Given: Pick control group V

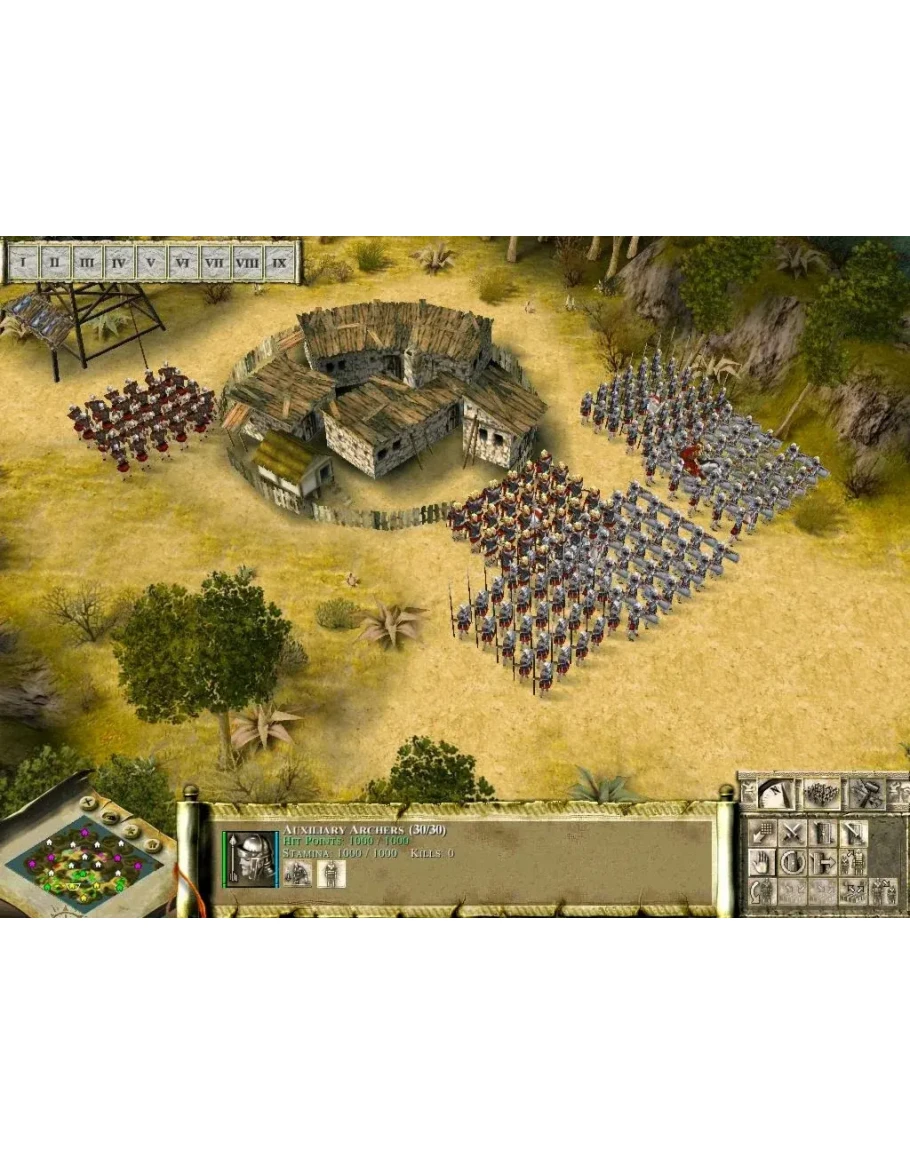Looking at the screenshot, I should point(151,263).
